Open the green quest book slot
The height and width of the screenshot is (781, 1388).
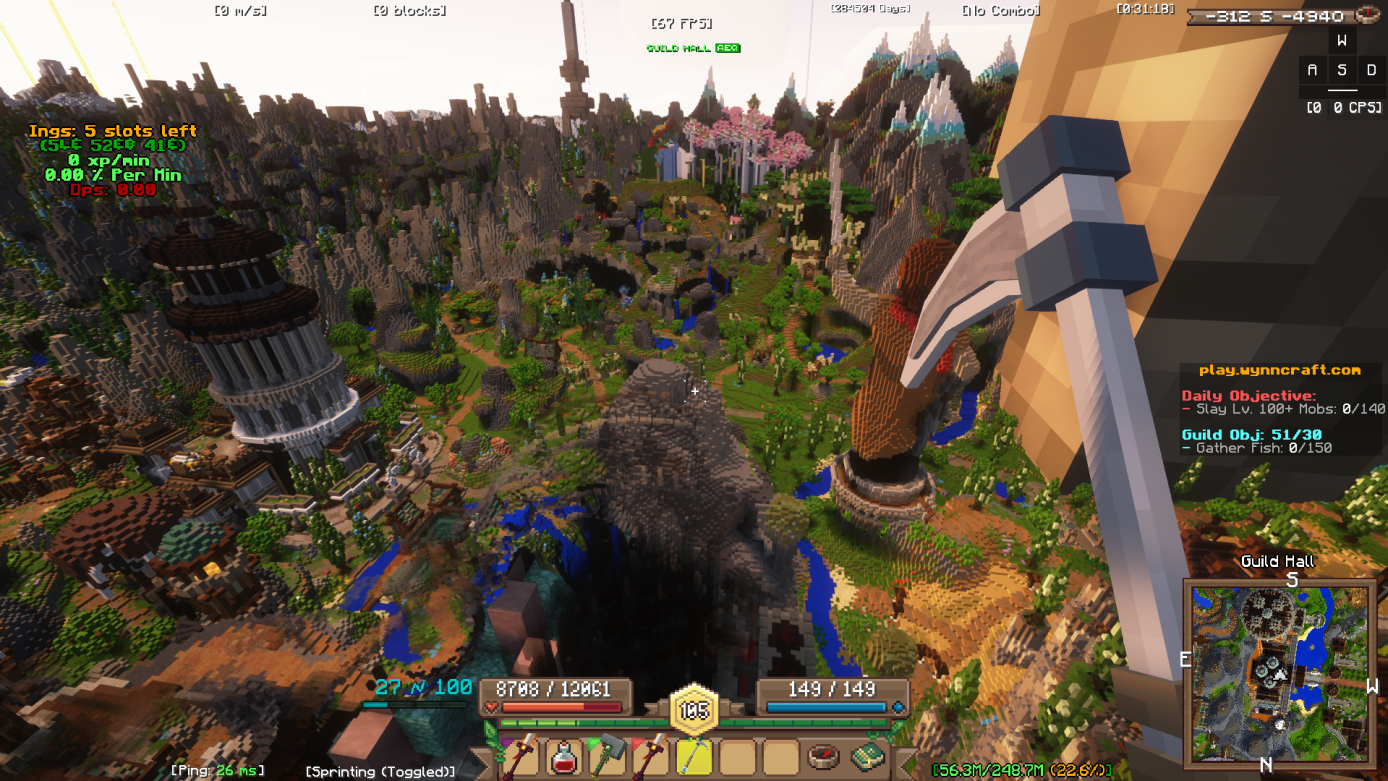[867, 757]
